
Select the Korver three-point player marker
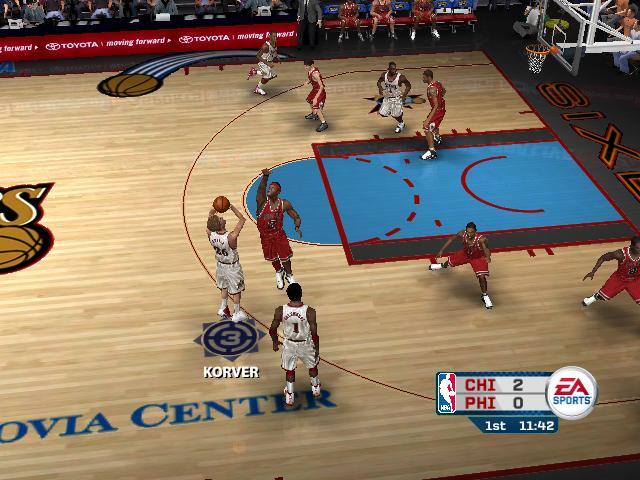[x=230, y=340]
